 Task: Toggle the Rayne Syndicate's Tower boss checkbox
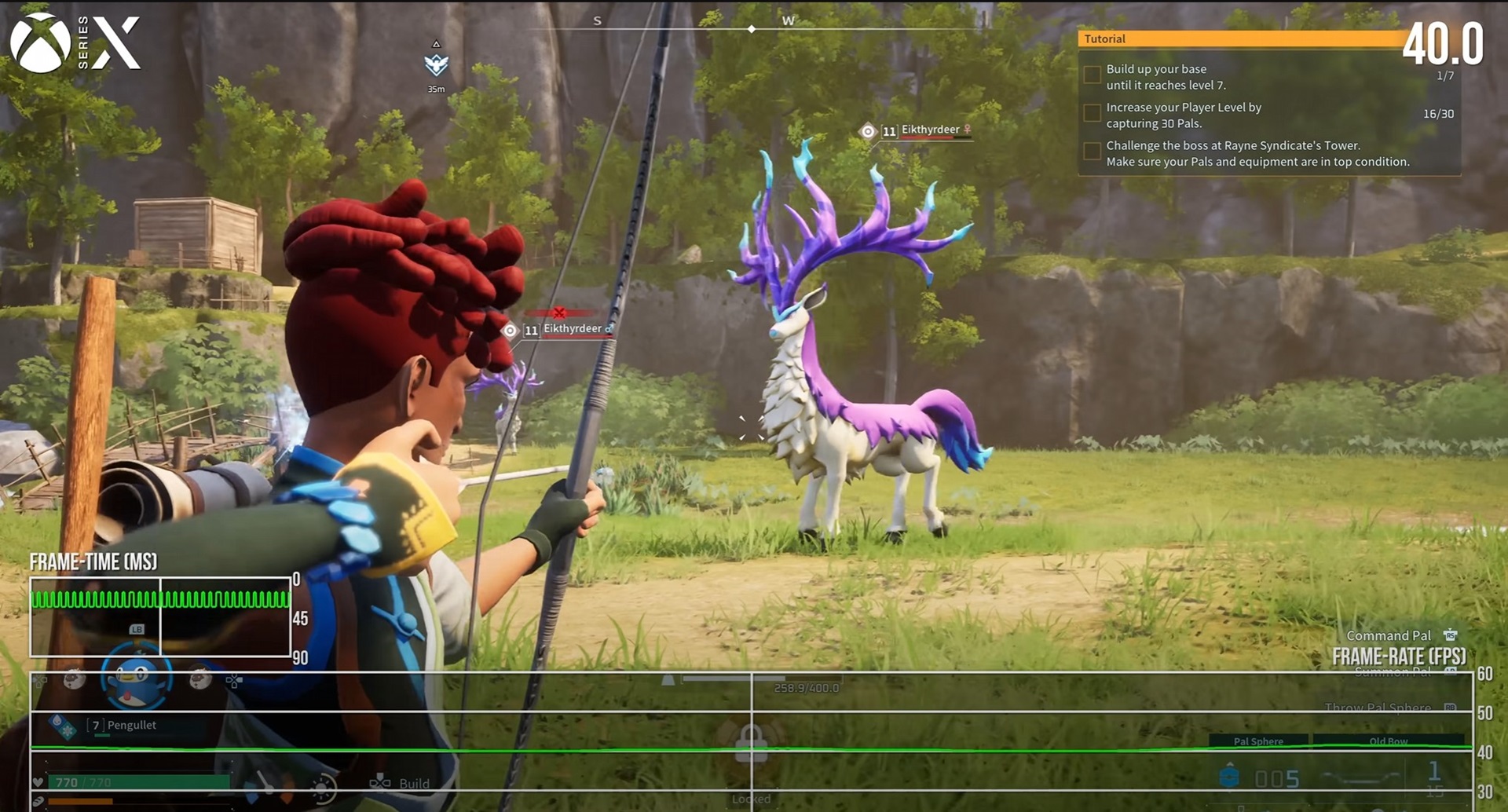pyautogui.click(x=1092, y=152)
